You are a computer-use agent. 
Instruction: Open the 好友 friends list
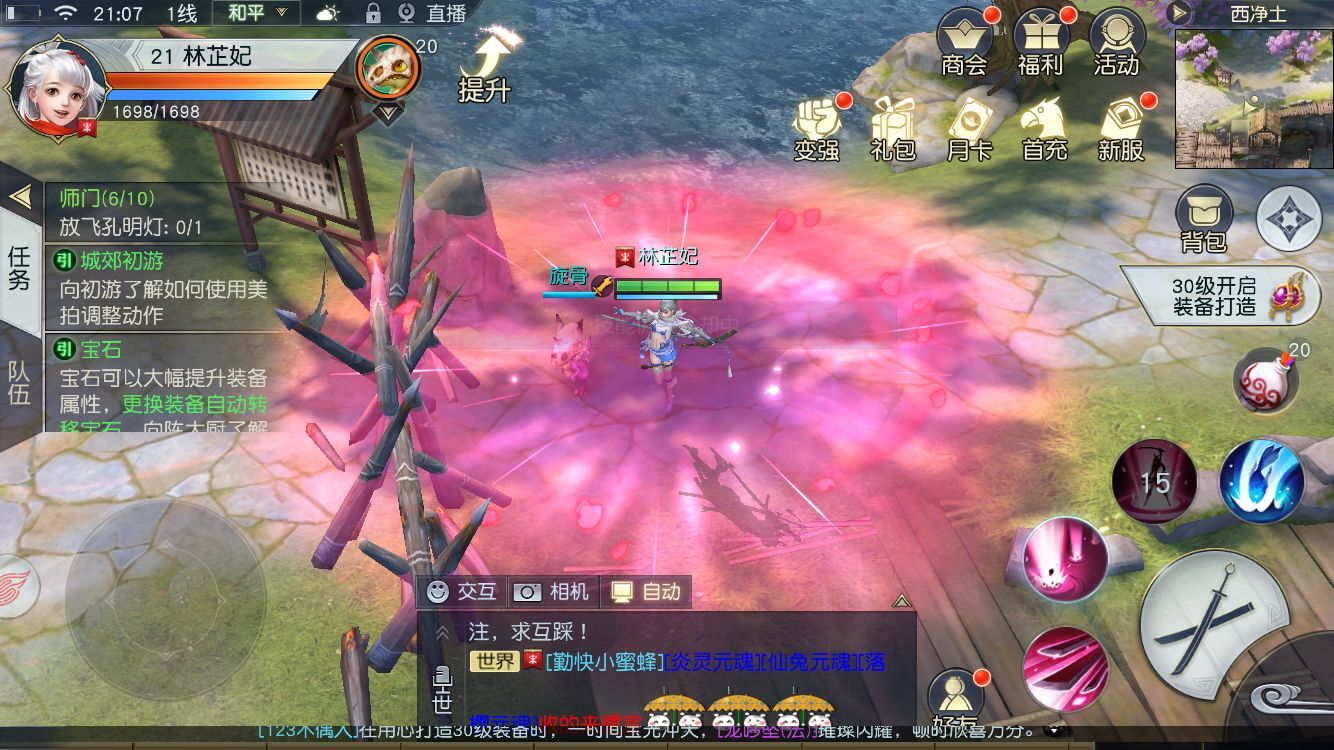coord(955,700)
